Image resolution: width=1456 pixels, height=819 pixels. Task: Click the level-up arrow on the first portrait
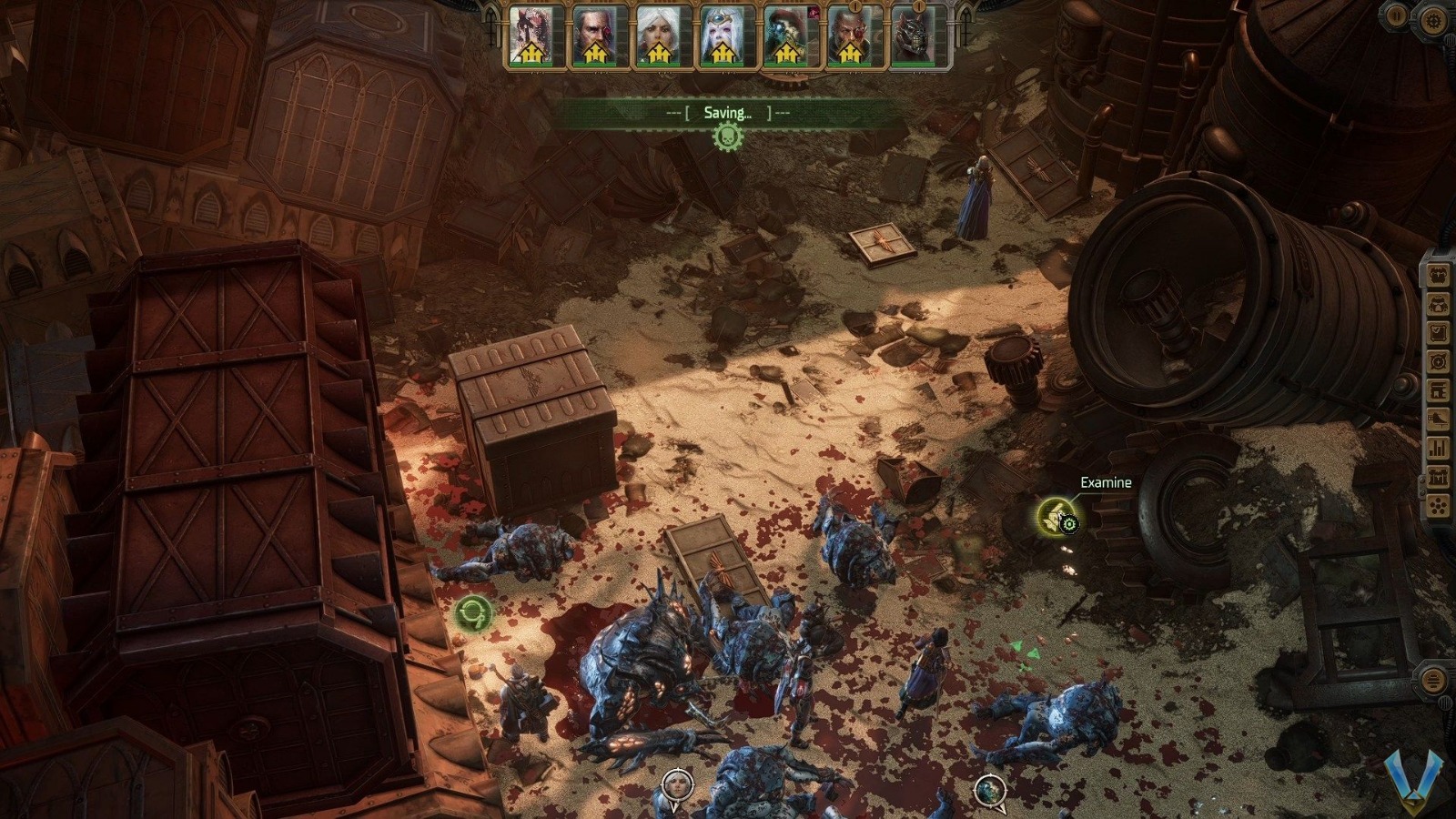[x=531, y=51]
